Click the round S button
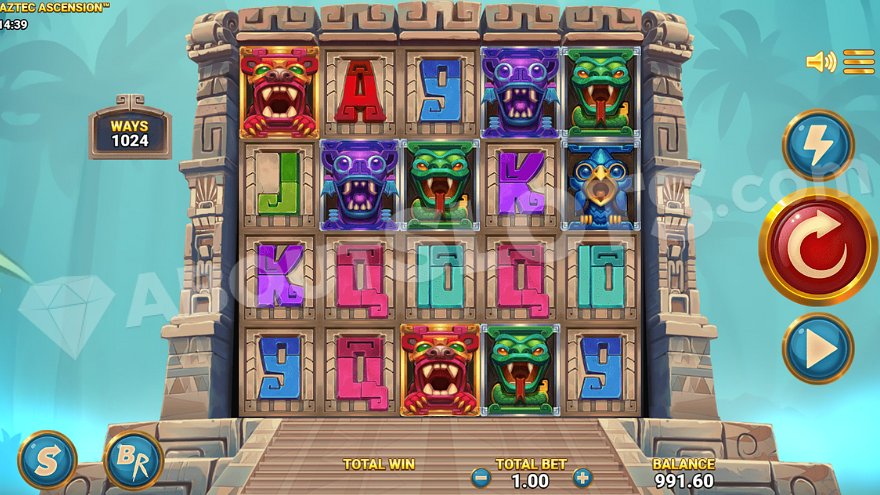The width and height of the screenshot is (880, 495). (x=47, y=459)
